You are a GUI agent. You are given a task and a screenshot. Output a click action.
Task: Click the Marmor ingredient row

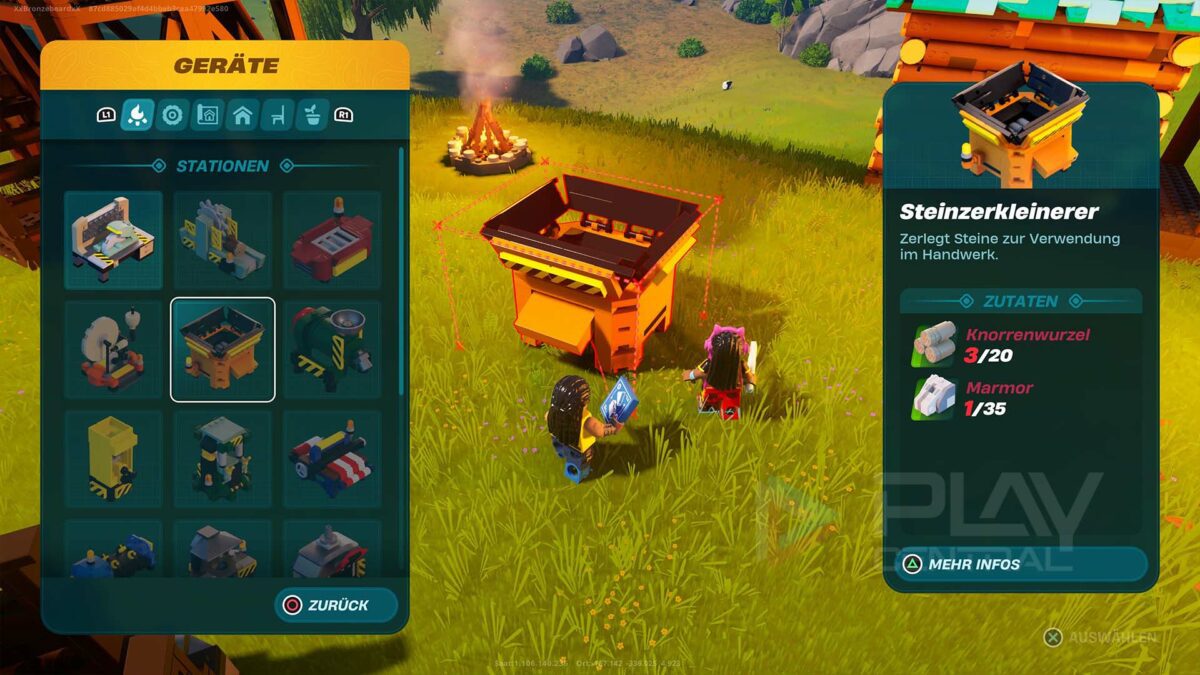click(x=1020, y=397)
